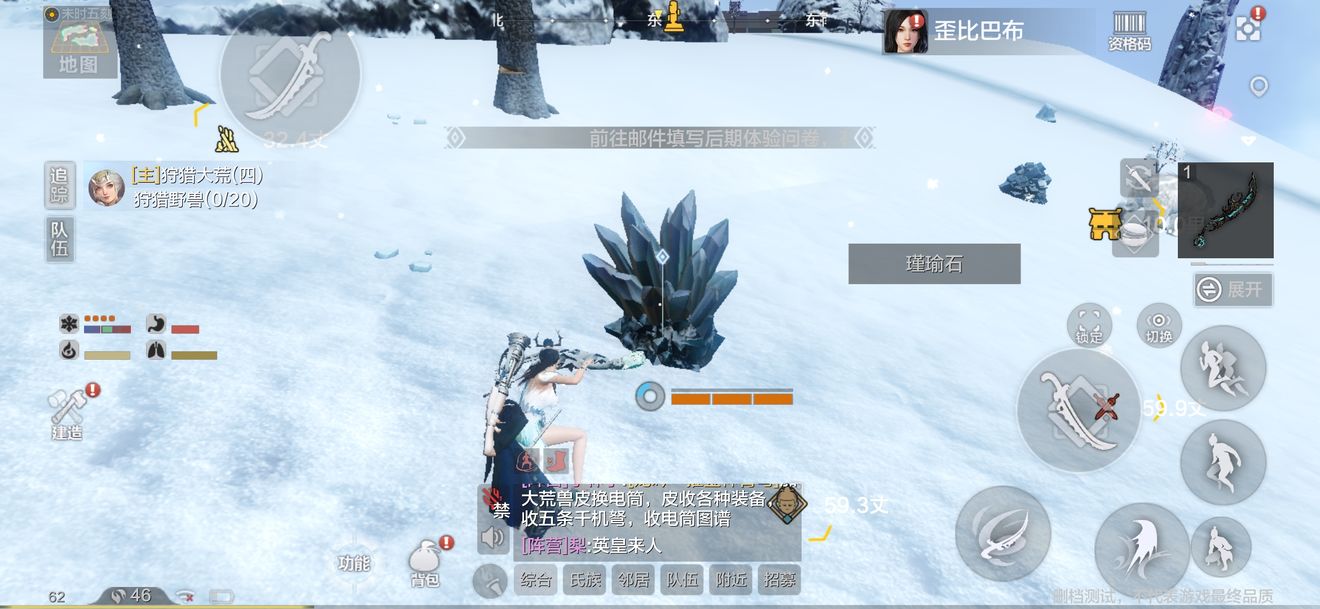Open the 地图 map button
Screen dimensions: 1320x609
click(80, 47)
